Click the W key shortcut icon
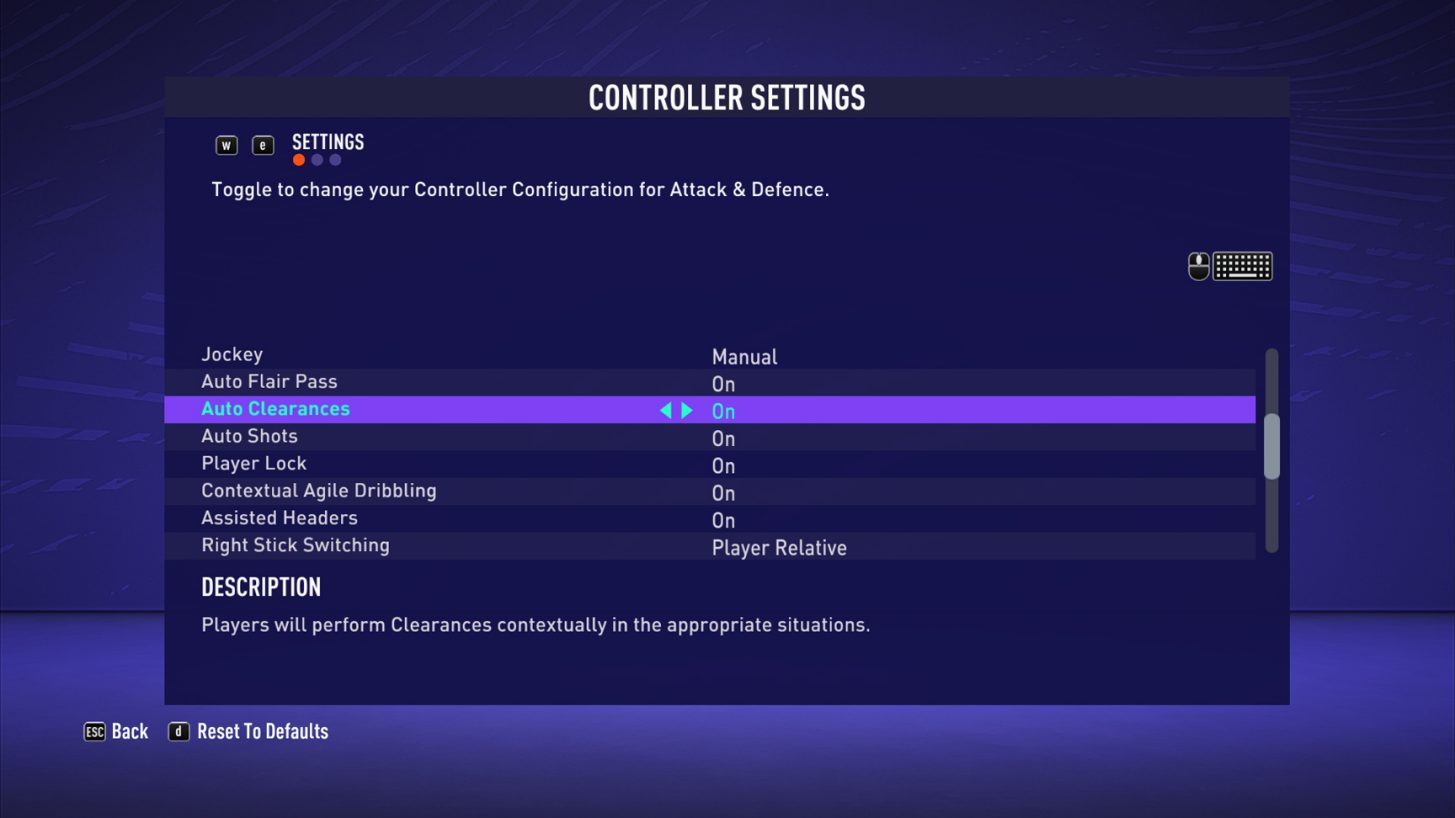The height and width of the screenshot is (818, 1455). [x=227, y=144]
